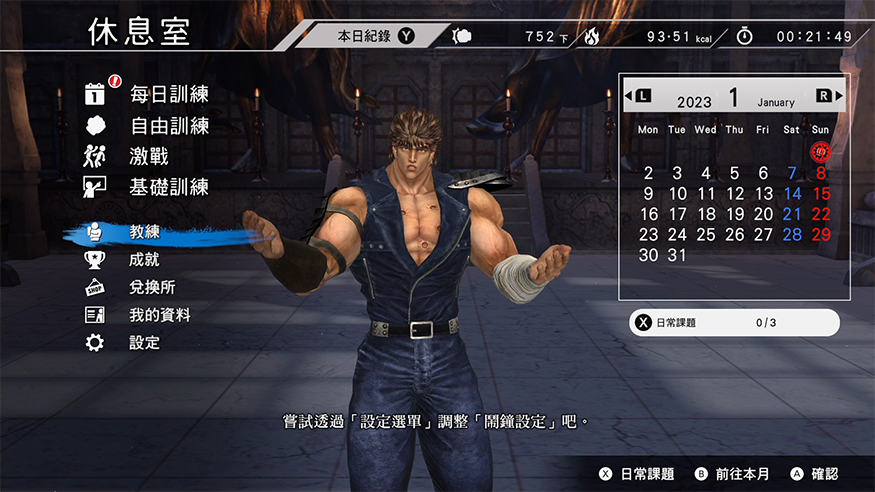The image size is (875, 492).
Task: Pick January 8 on the calendar
Action: coord(821,173)
